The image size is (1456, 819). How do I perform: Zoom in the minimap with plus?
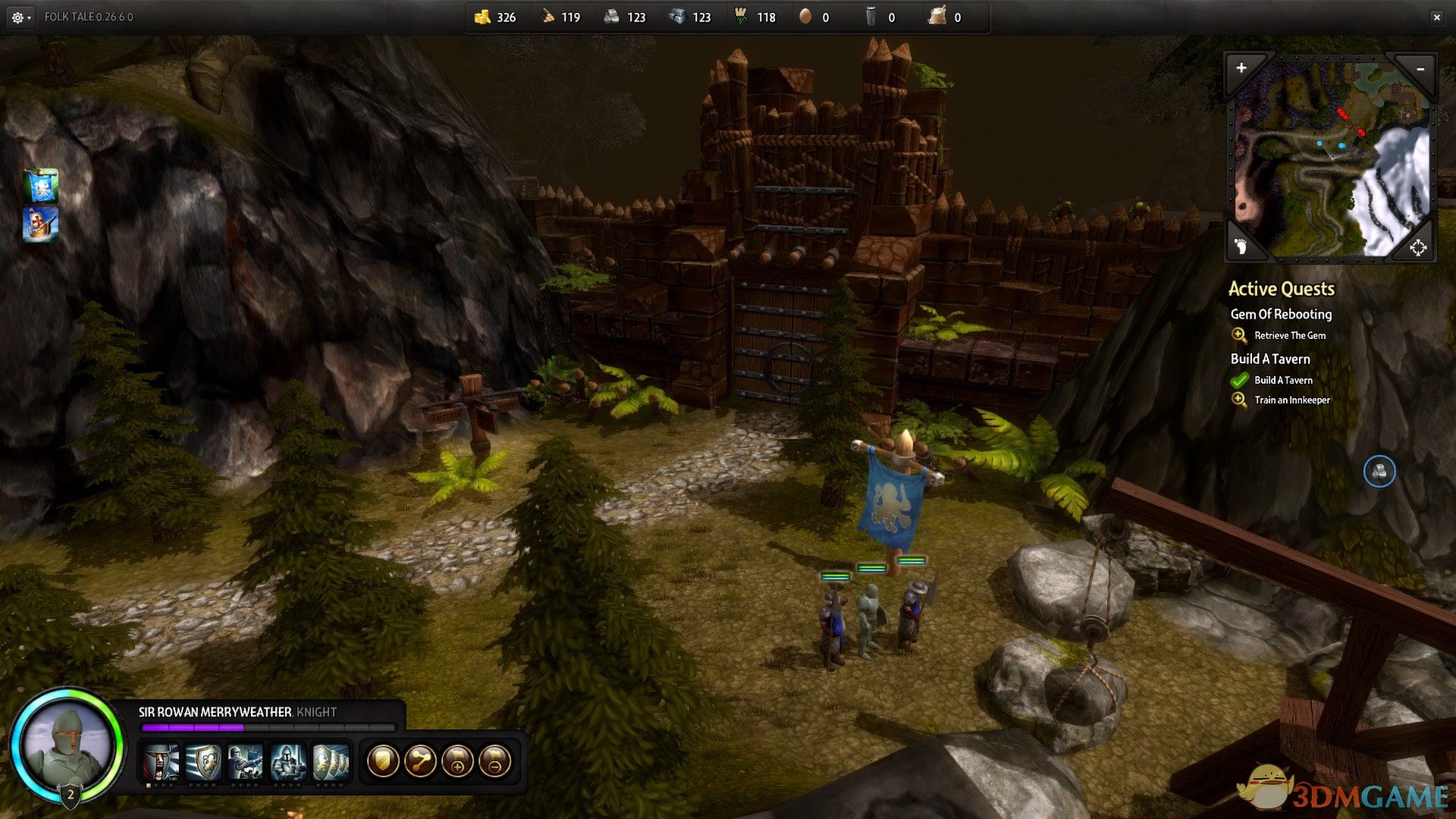pos(1241,68)
